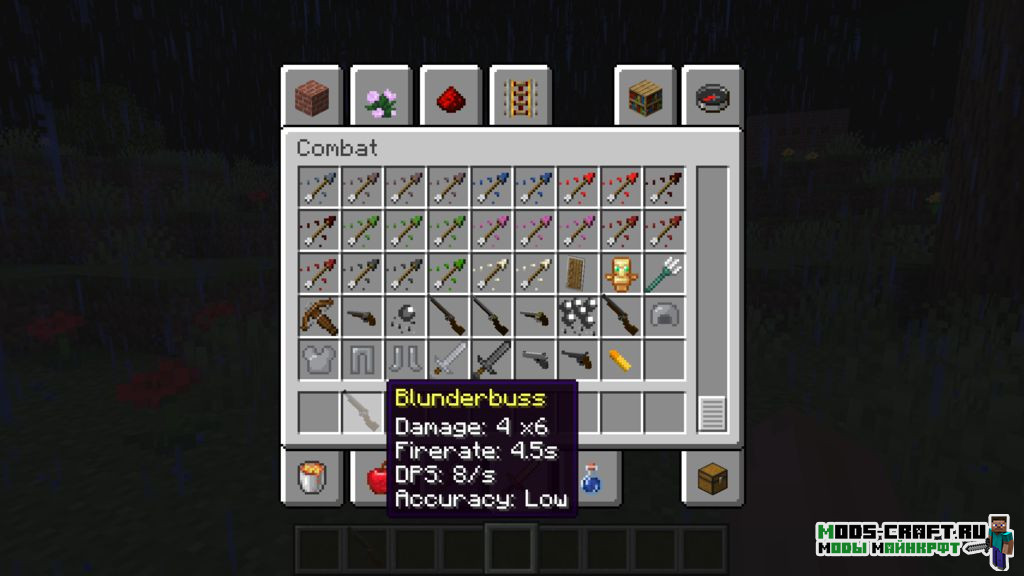The image size is (1024, 576).
Task: Pick the chainmail chestplate slot
Action: (319, 360)
